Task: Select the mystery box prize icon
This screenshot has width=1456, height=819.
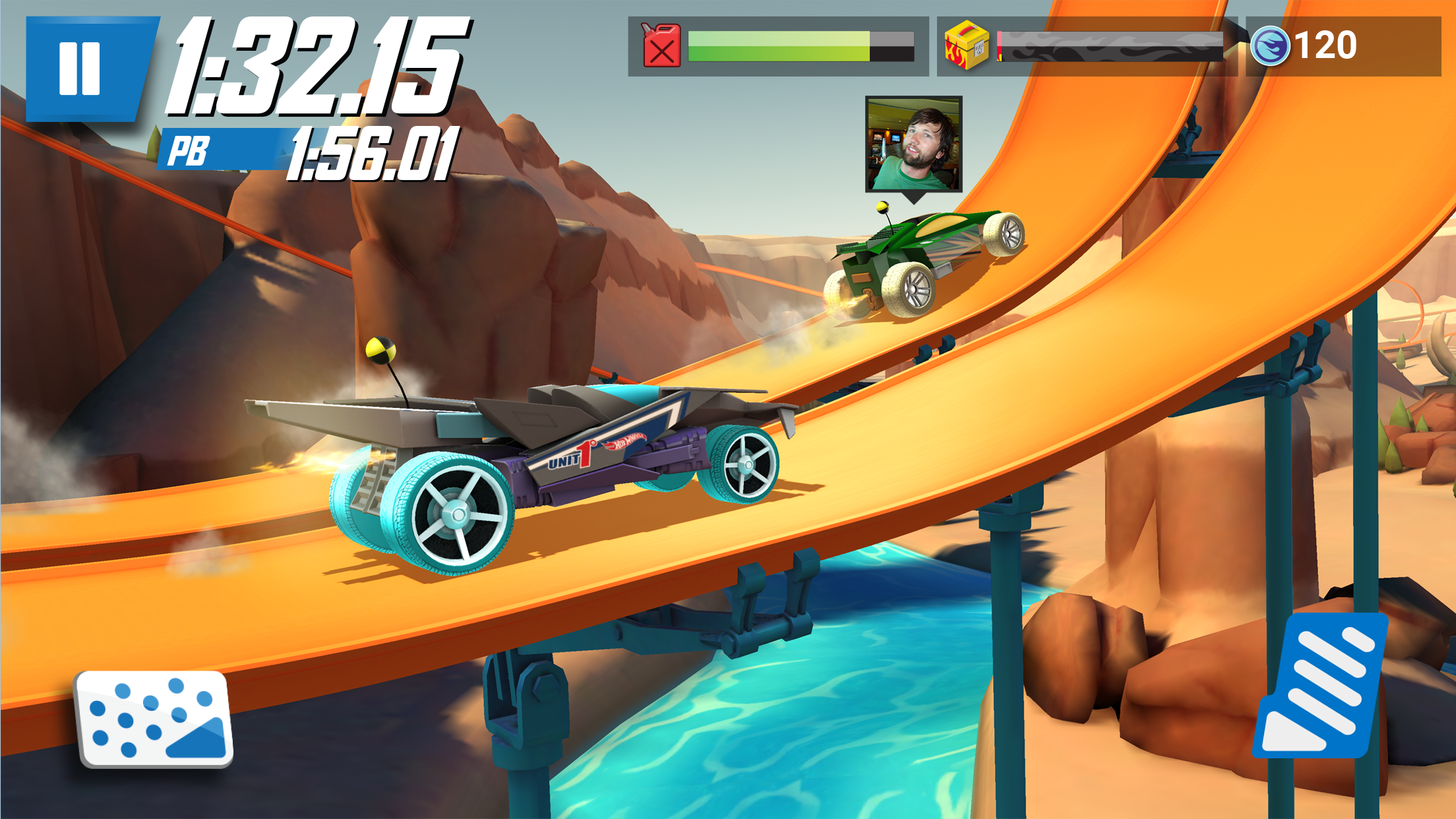Action: (x=965, y=44)
